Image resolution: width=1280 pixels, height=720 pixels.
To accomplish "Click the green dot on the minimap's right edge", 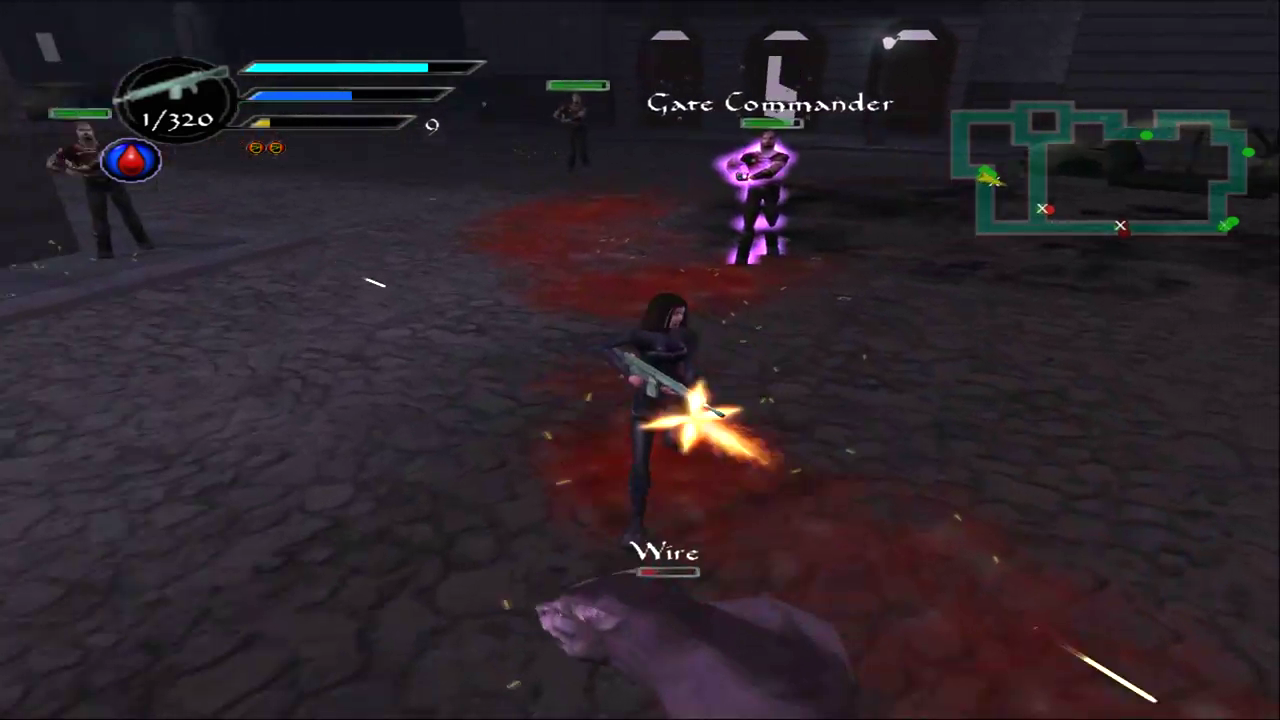I will coord(1249,152).
